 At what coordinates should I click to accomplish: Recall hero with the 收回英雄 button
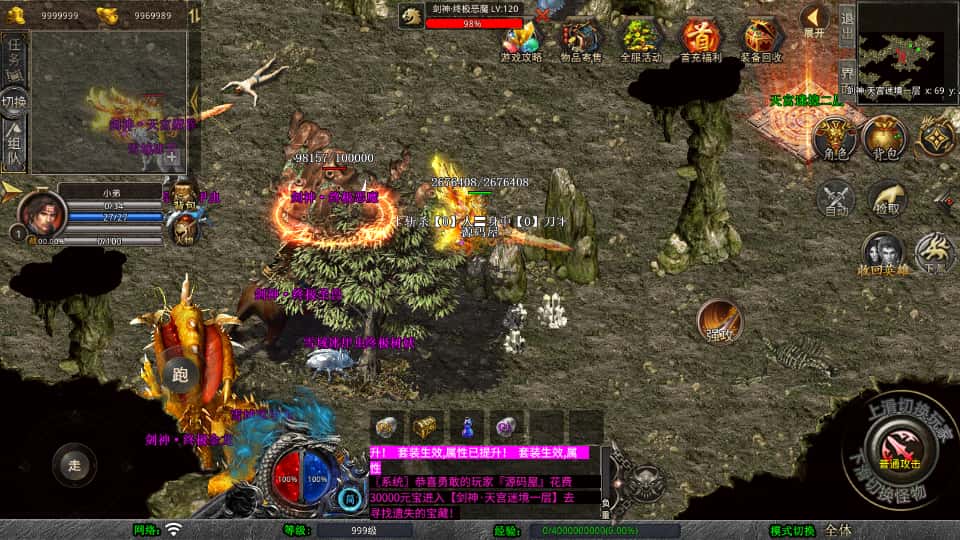[x=883, y=254]
